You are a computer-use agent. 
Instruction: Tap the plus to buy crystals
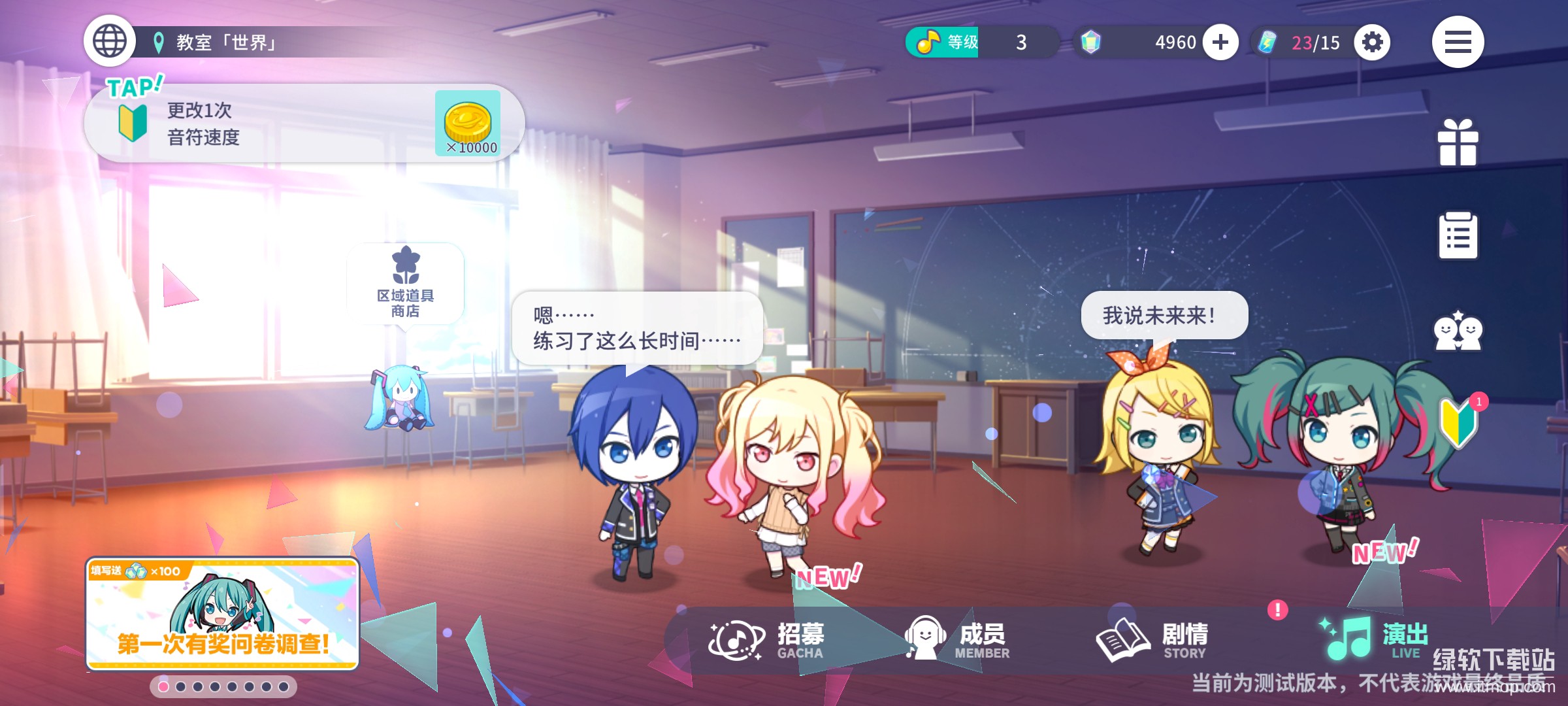coord(1220,42)
